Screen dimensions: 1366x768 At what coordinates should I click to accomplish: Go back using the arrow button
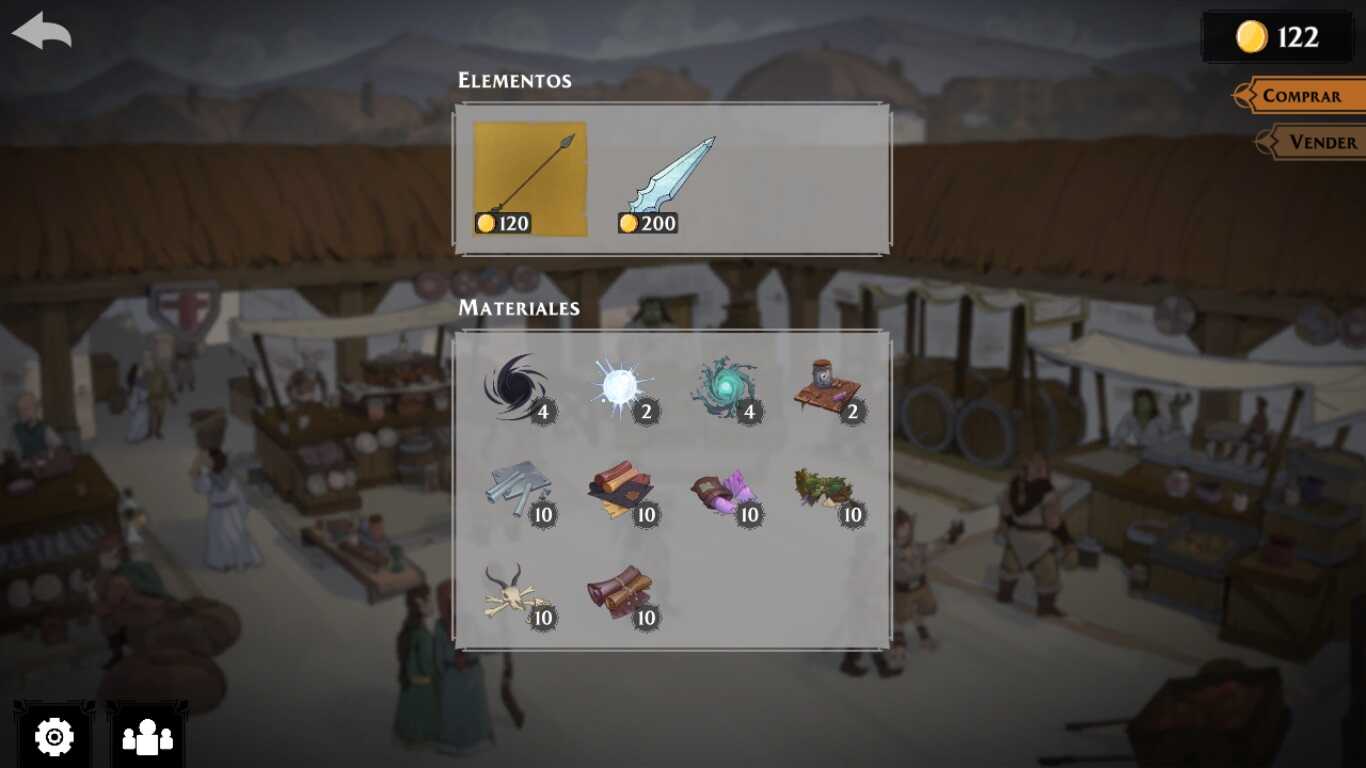[42, 31]
